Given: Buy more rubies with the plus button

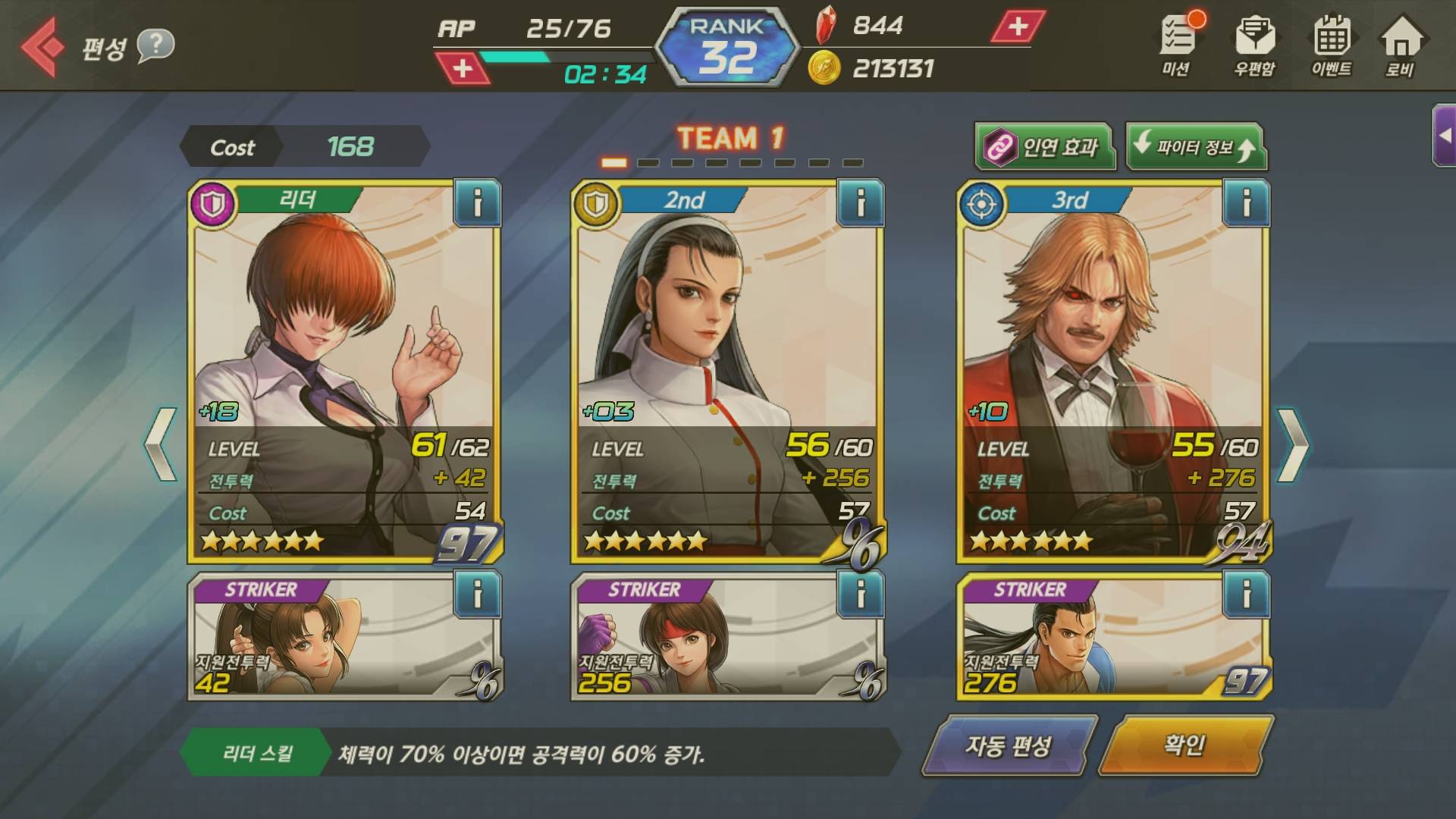Looking at the screenshot, I should coord(1018,27).
